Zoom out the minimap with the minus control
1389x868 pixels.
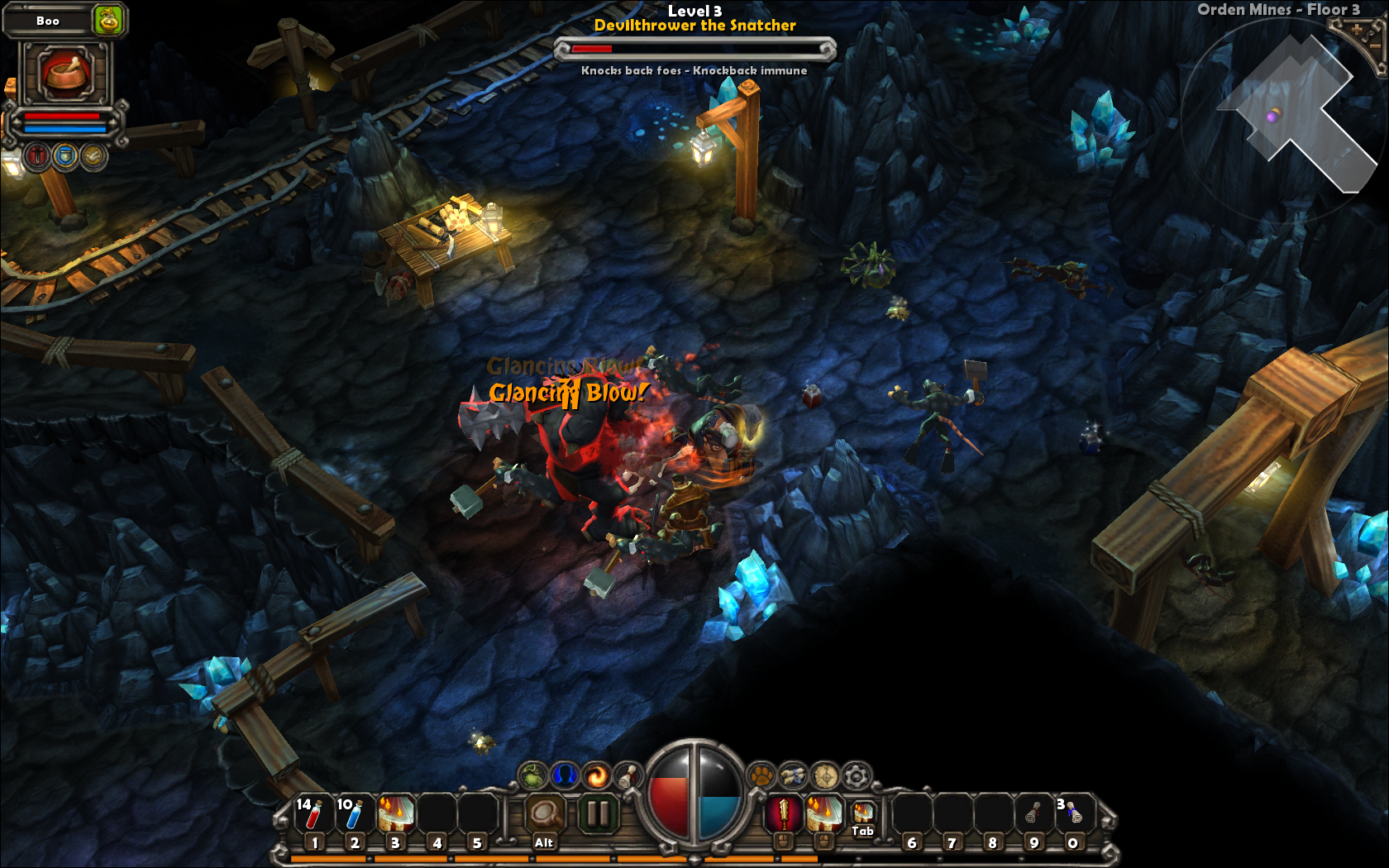point(1376,47)
